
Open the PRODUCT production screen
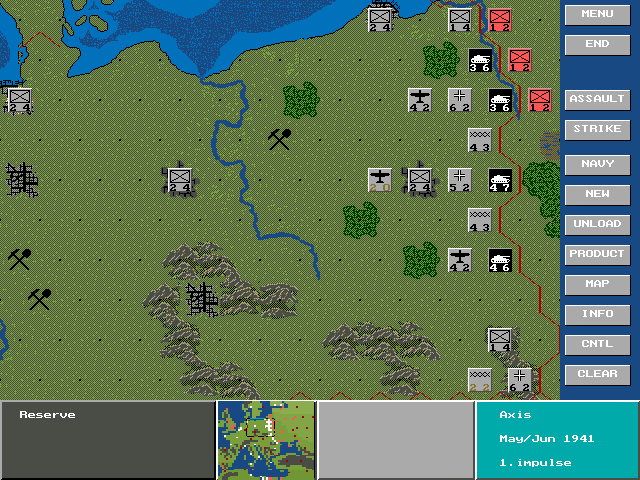pos(597,254)
